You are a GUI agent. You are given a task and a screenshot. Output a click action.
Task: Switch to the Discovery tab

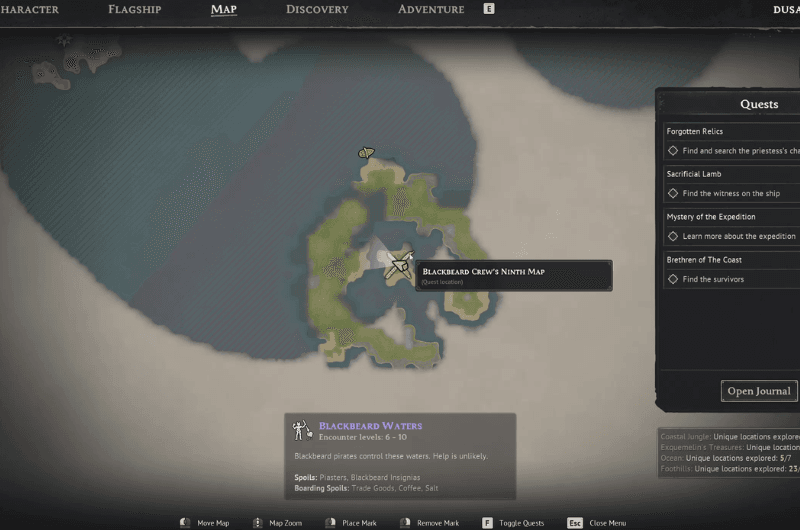317,10
